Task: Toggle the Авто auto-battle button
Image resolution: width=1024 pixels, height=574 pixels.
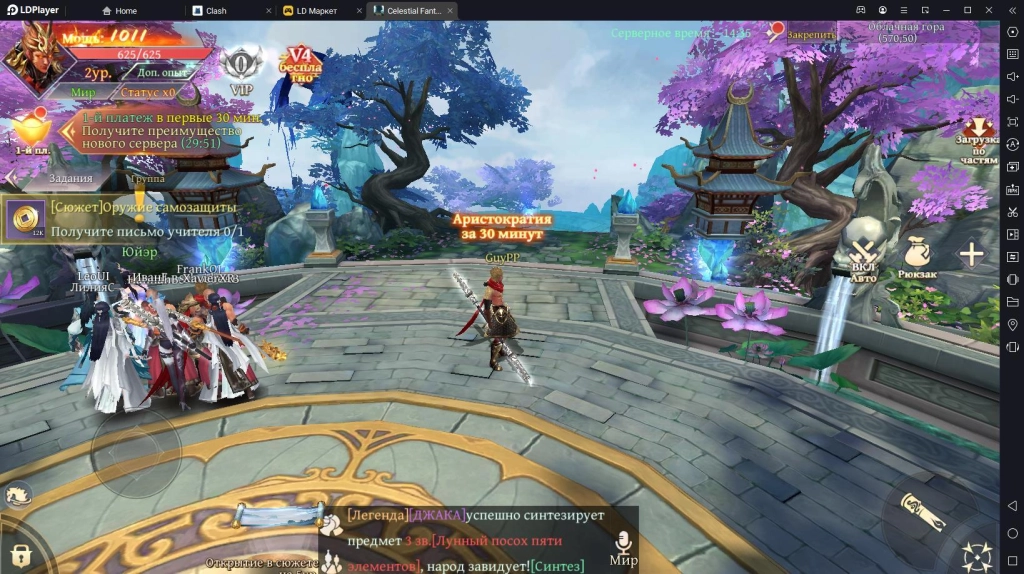Action: (863, 258)
